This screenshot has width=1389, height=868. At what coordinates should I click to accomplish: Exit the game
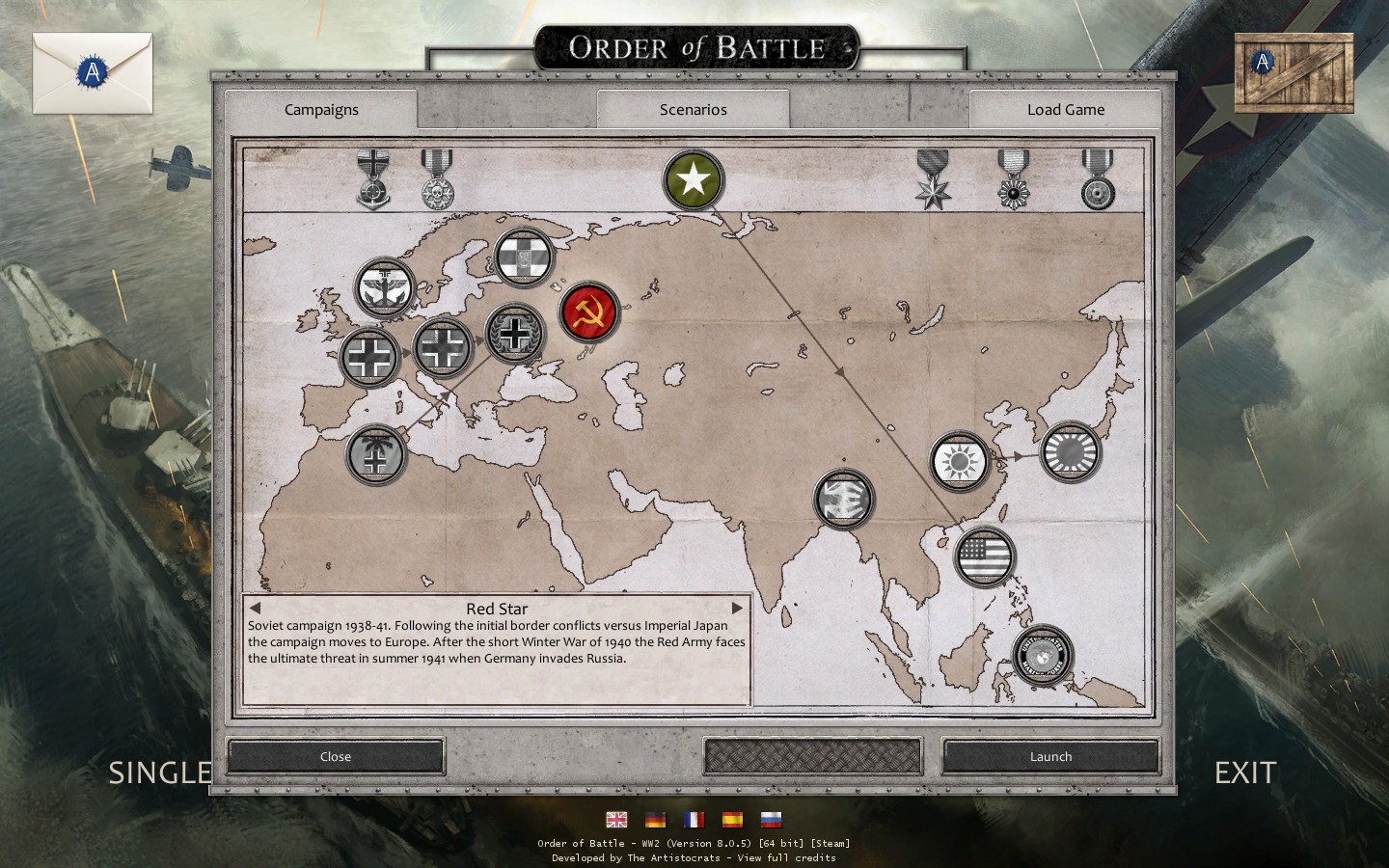pyautogui.click(x=1244, y=773)
